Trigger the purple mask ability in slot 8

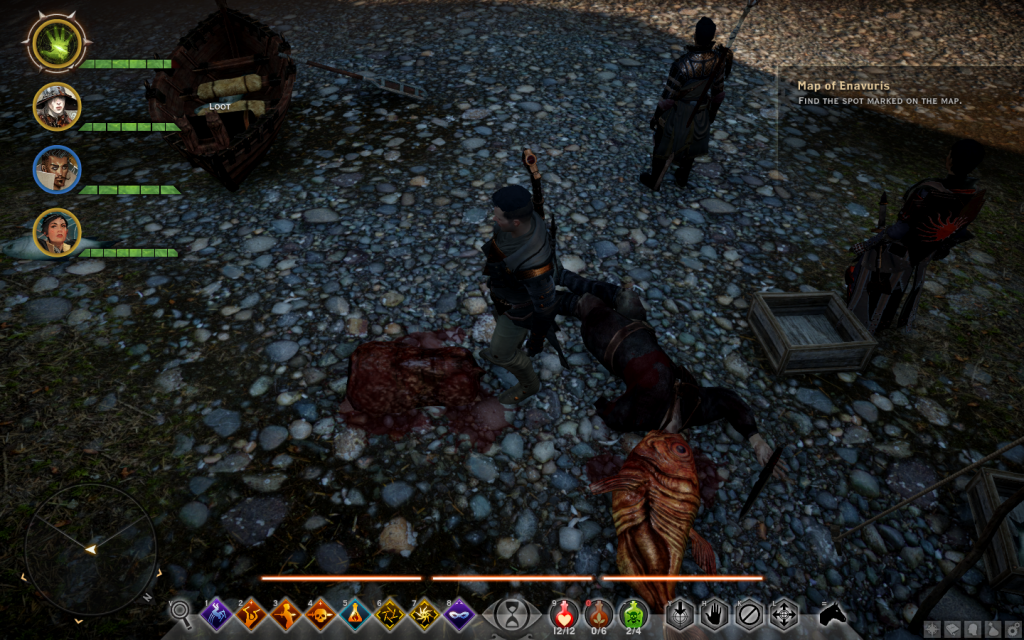click(458, 612)
